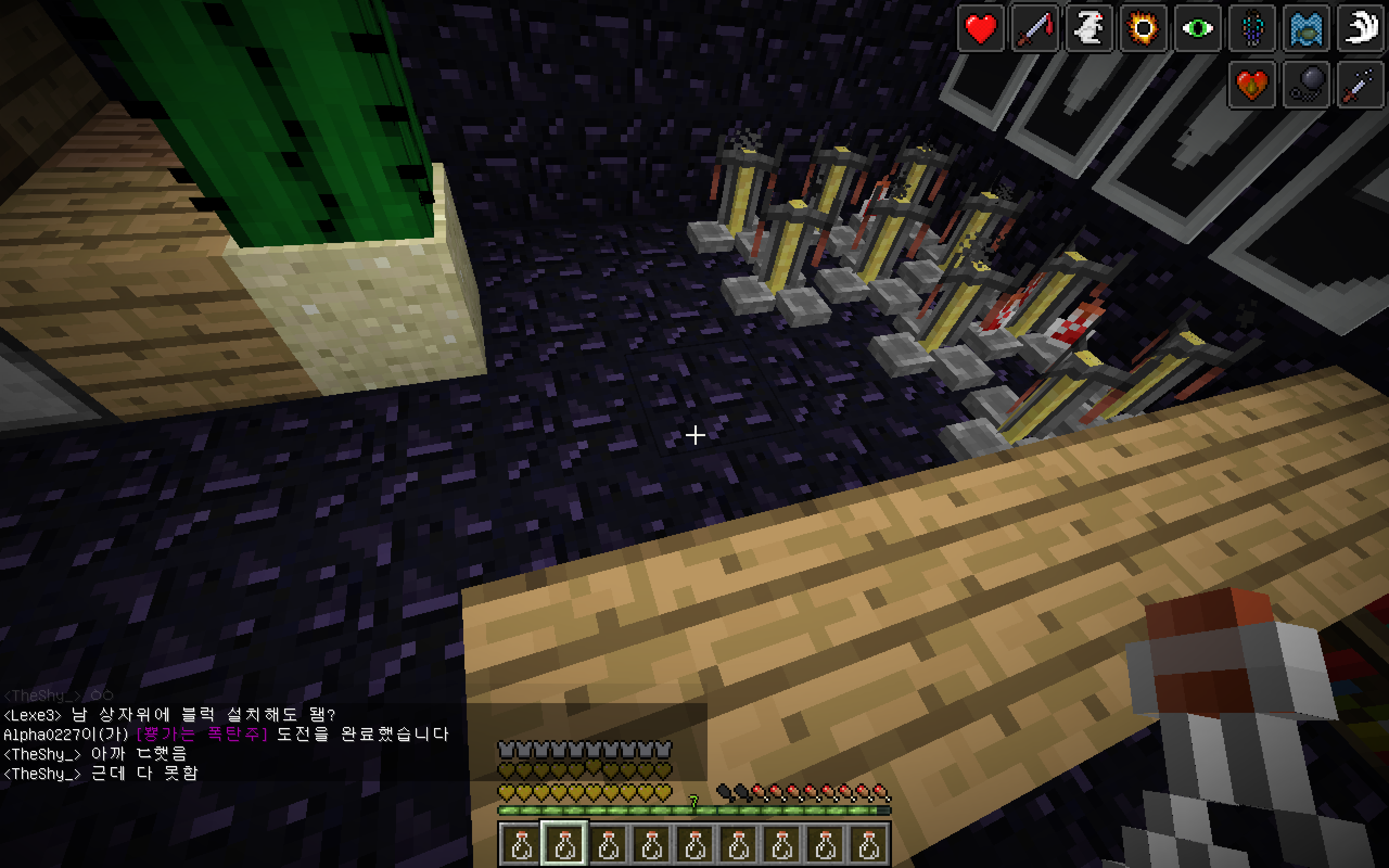This screenshot has width=1389, height=868.
Task: Select the ball and chain effect icon
Action: coord(1306,85)
